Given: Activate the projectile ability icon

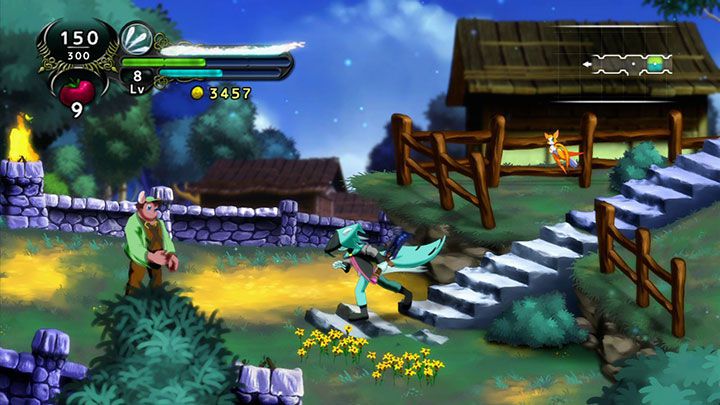Looking at the screenshot, I should [x=136, y=39].
